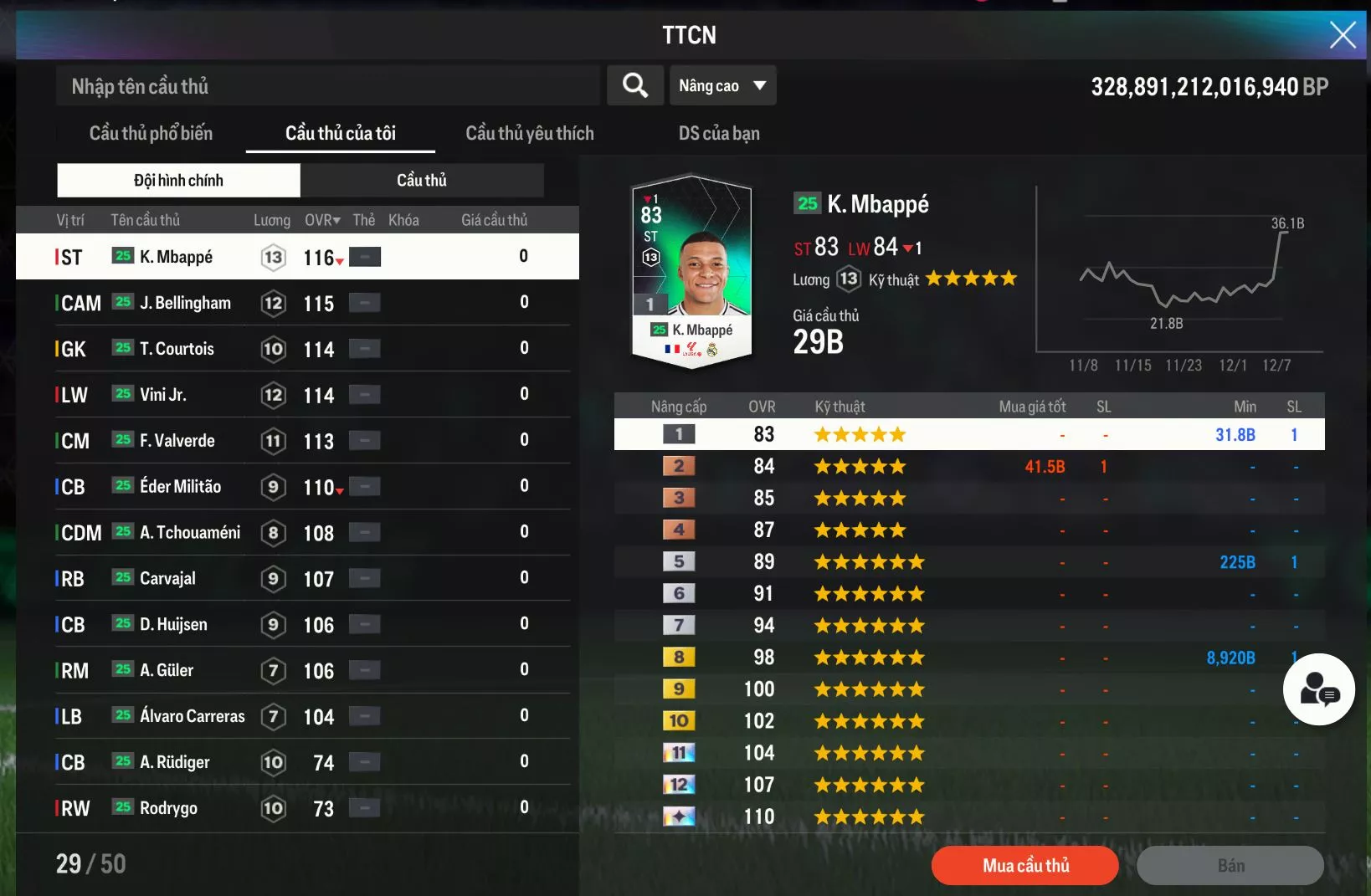This screenshot has height=896, width=1371.
Task: Open the DS của bạn tab
Action: pyautogui.click(x=719, y=134)
